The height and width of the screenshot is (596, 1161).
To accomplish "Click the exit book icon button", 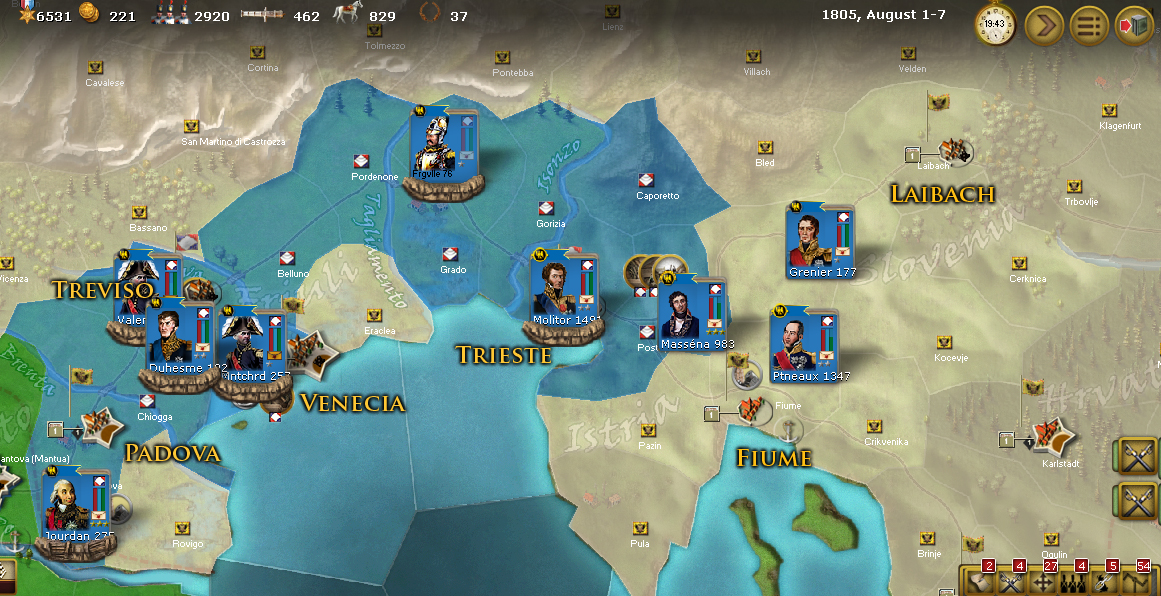I will [x=1135, y=24].
